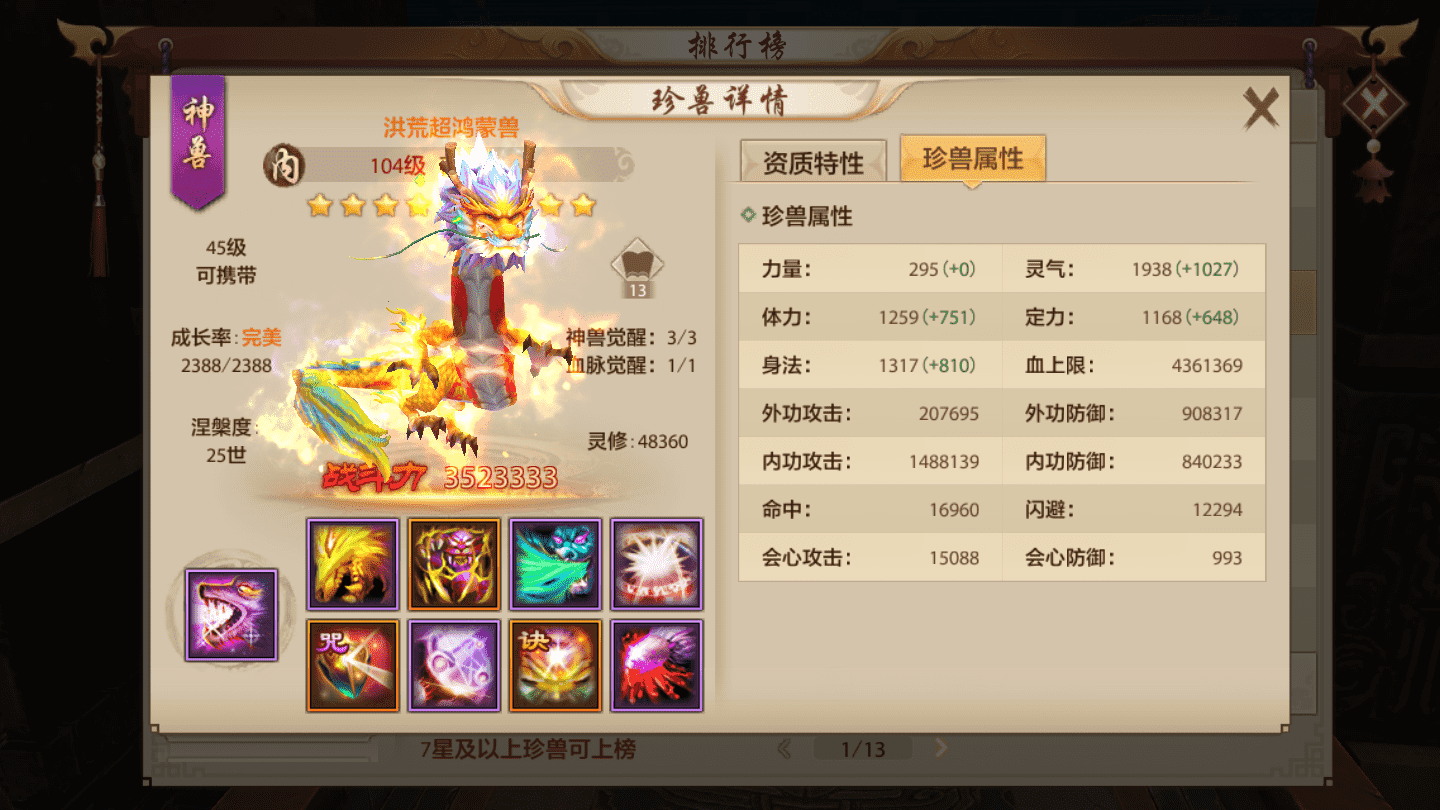Screen dimensions: 1440x810
Task: Toggle the first star under the beast's name
Action: pyautogui.click(x=321, y=205)
